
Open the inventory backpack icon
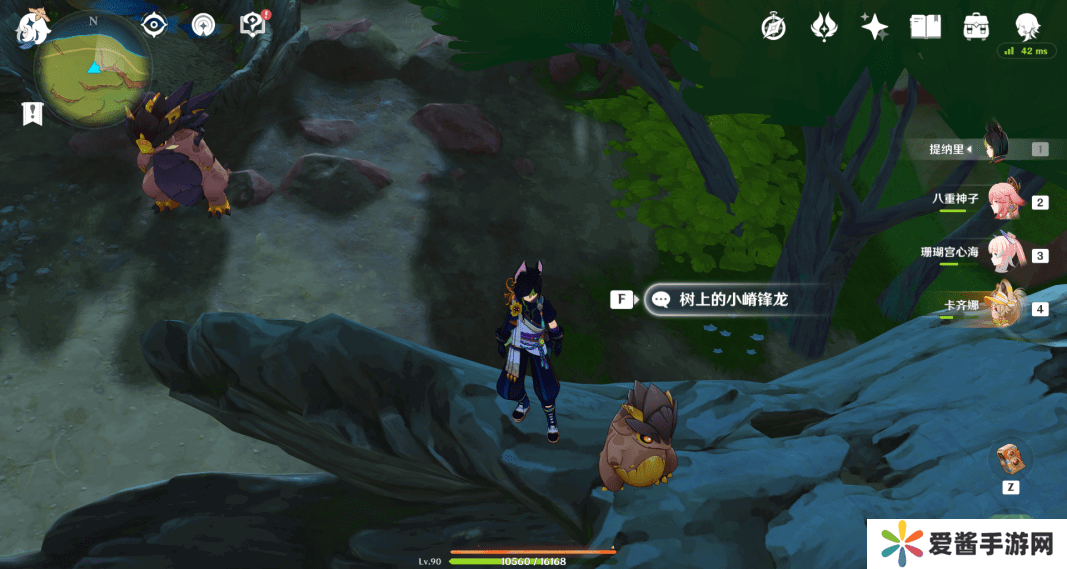[976, 27]
